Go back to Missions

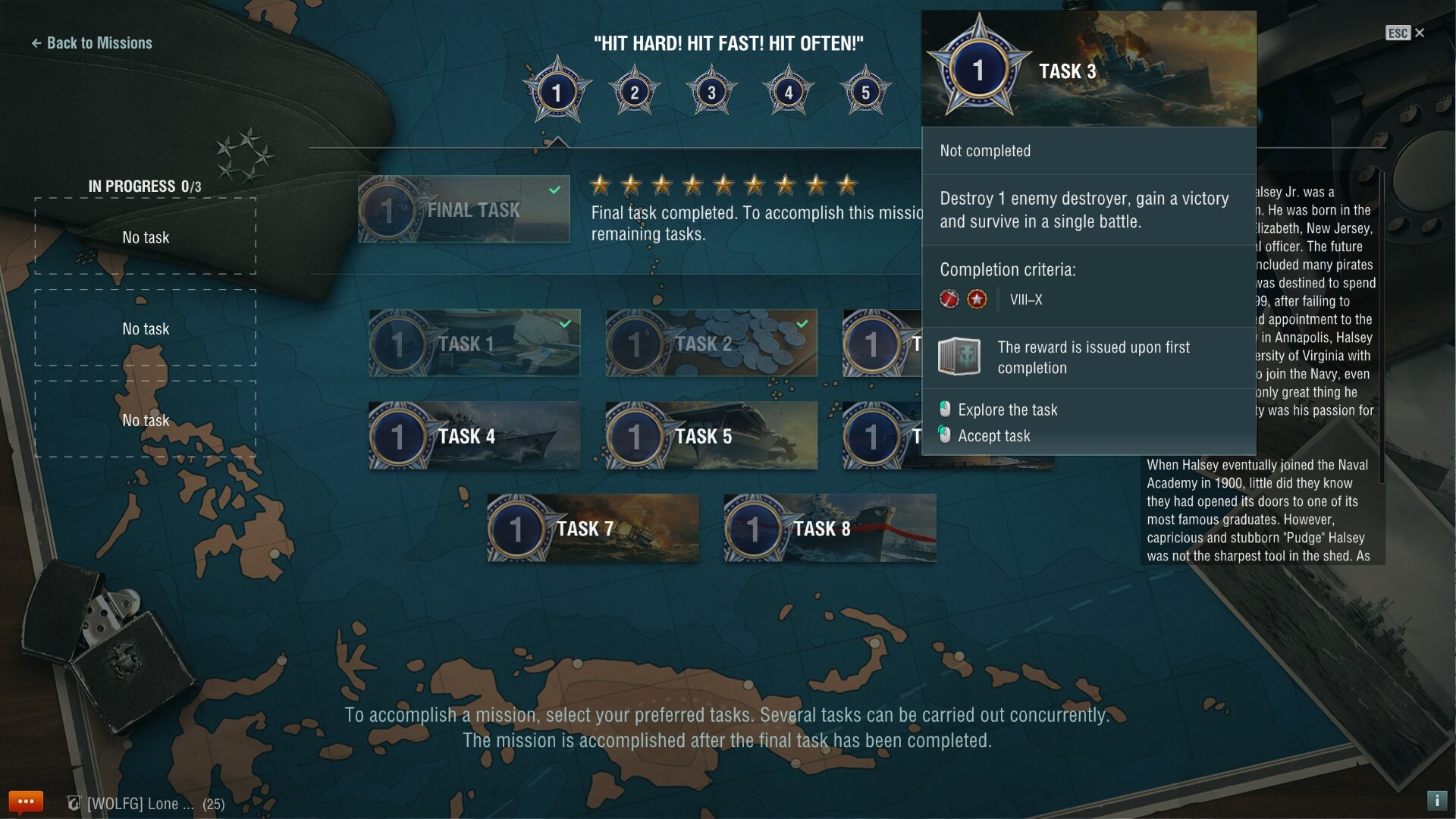coord(92,43)
